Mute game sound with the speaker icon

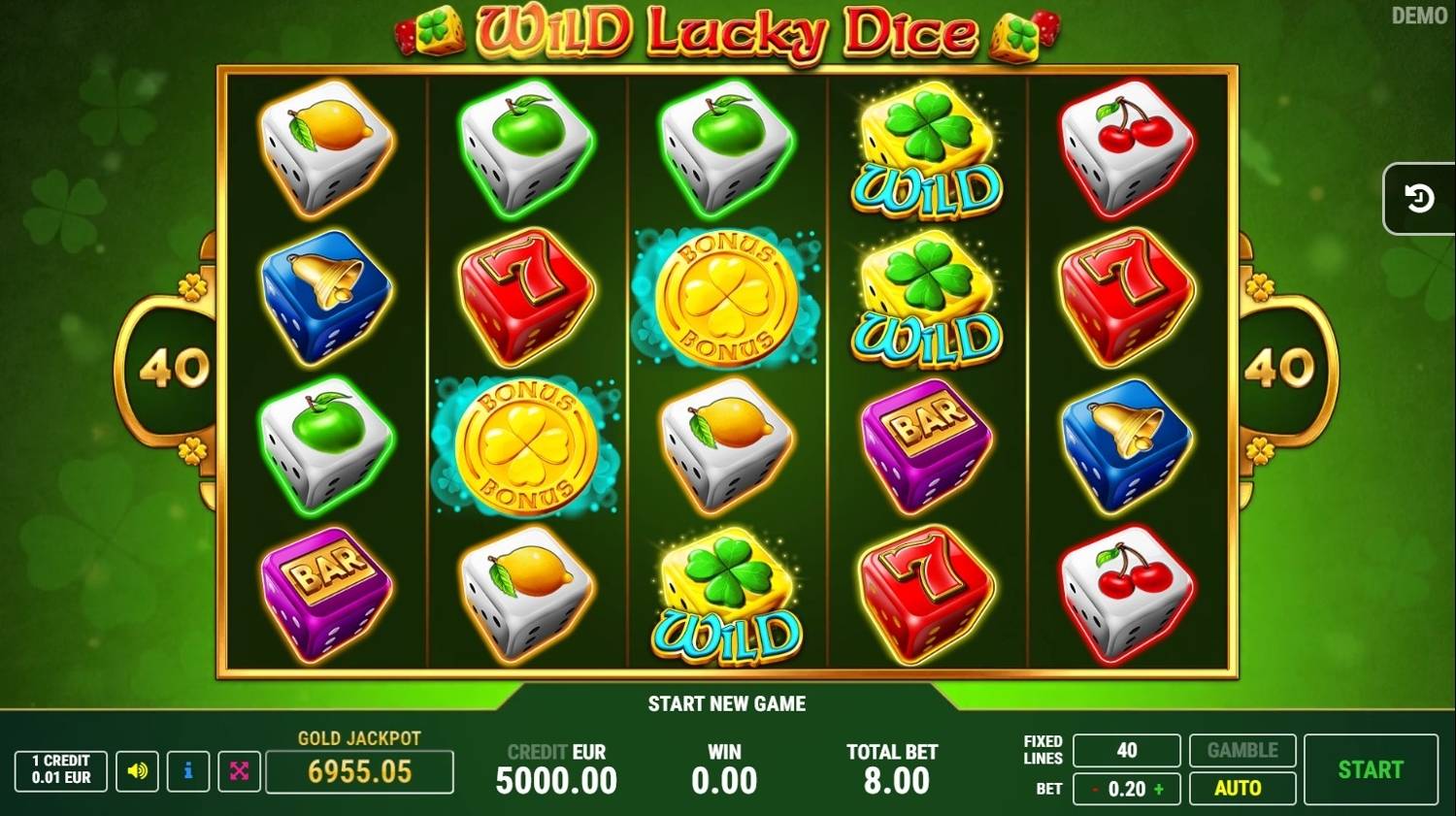[x=137, y=771]
